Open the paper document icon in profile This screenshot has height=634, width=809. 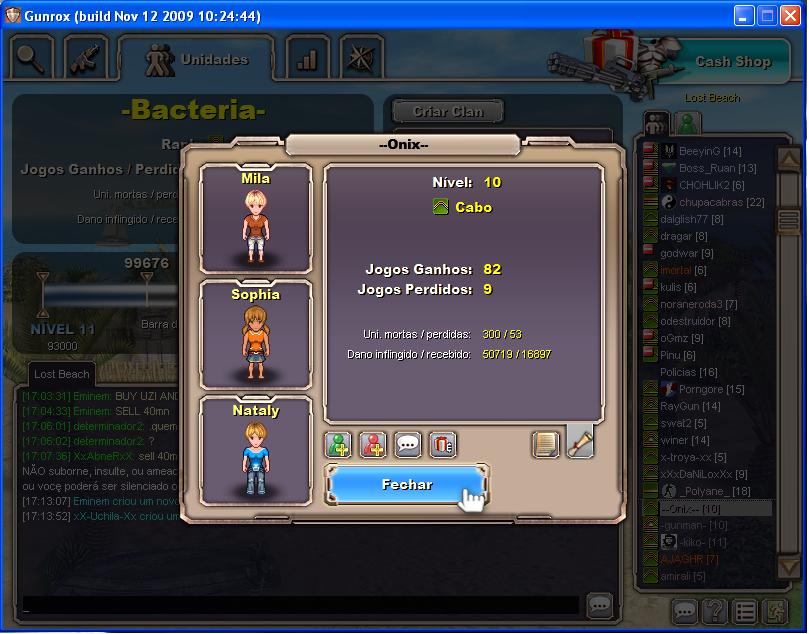tap(545, 443)
